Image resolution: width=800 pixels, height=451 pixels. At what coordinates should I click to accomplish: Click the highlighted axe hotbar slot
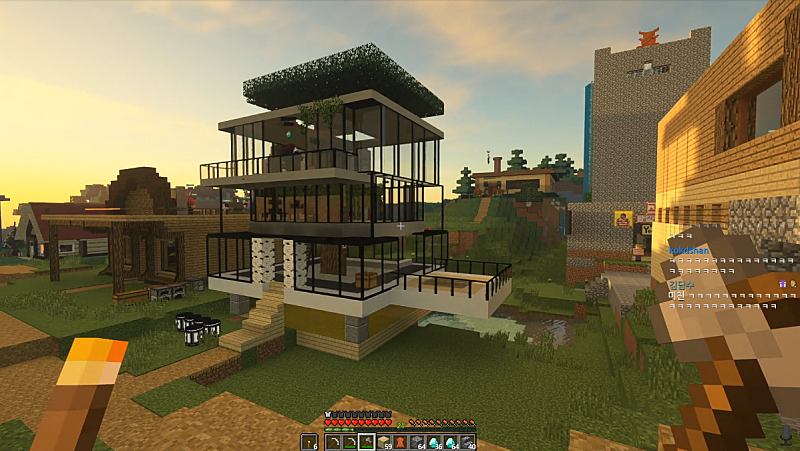367,442
